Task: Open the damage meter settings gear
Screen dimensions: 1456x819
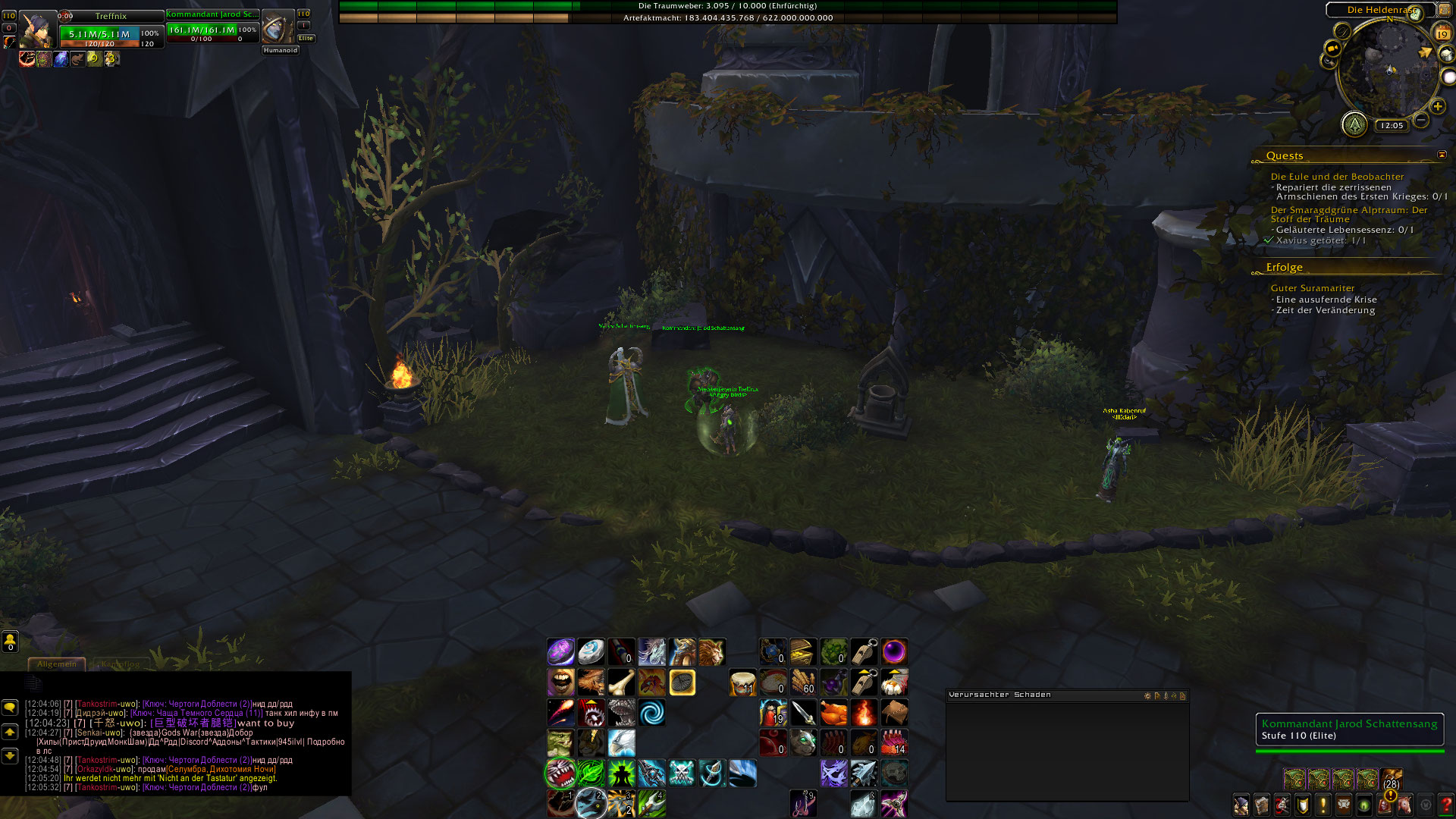Action: 1147,695
